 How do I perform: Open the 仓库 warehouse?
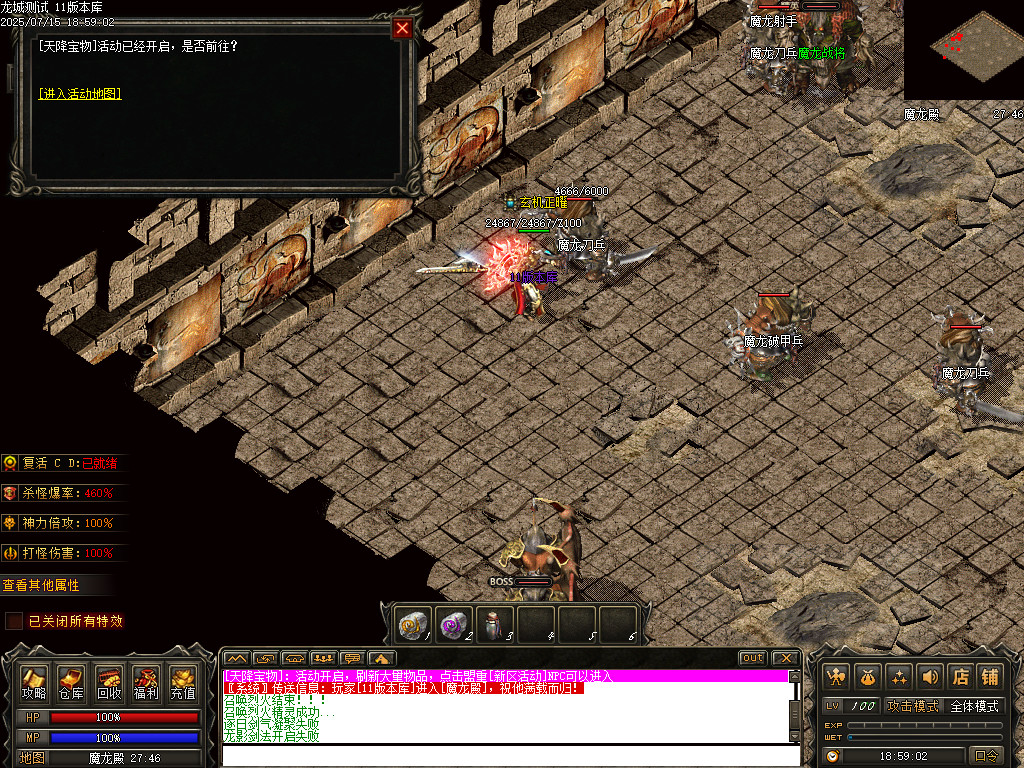(71, 682)
